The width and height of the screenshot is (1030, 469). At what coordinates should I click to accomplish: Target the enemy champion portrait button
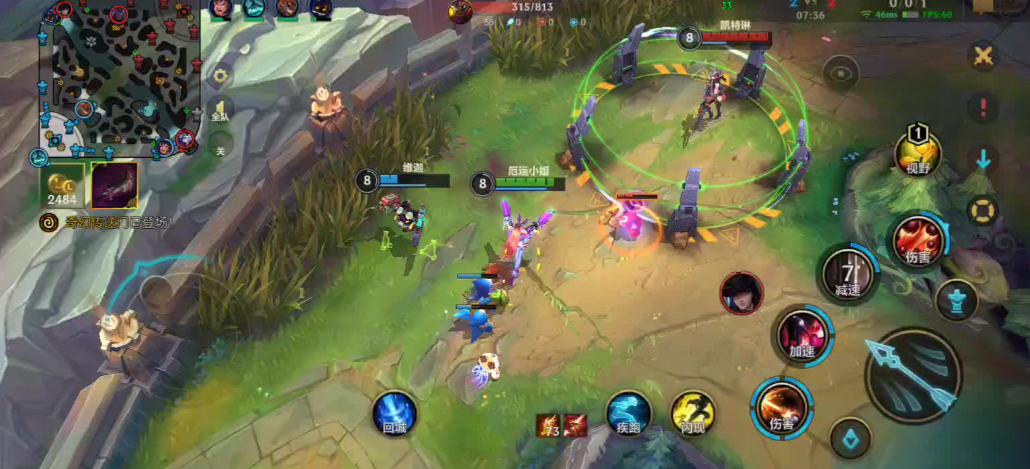click(741, 292)
